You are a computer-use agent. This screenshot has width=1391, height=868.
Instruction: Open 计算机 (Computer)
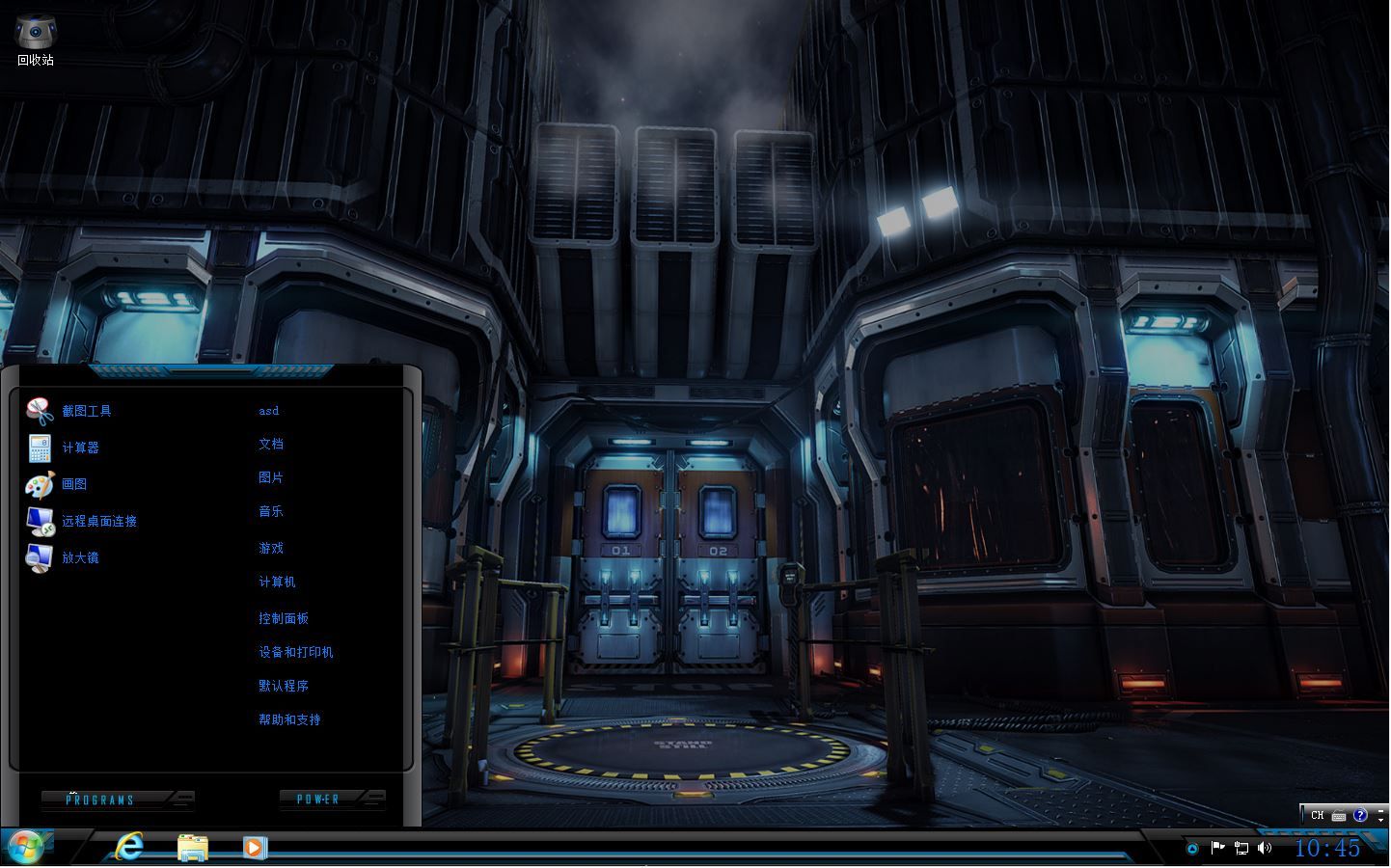277,582
